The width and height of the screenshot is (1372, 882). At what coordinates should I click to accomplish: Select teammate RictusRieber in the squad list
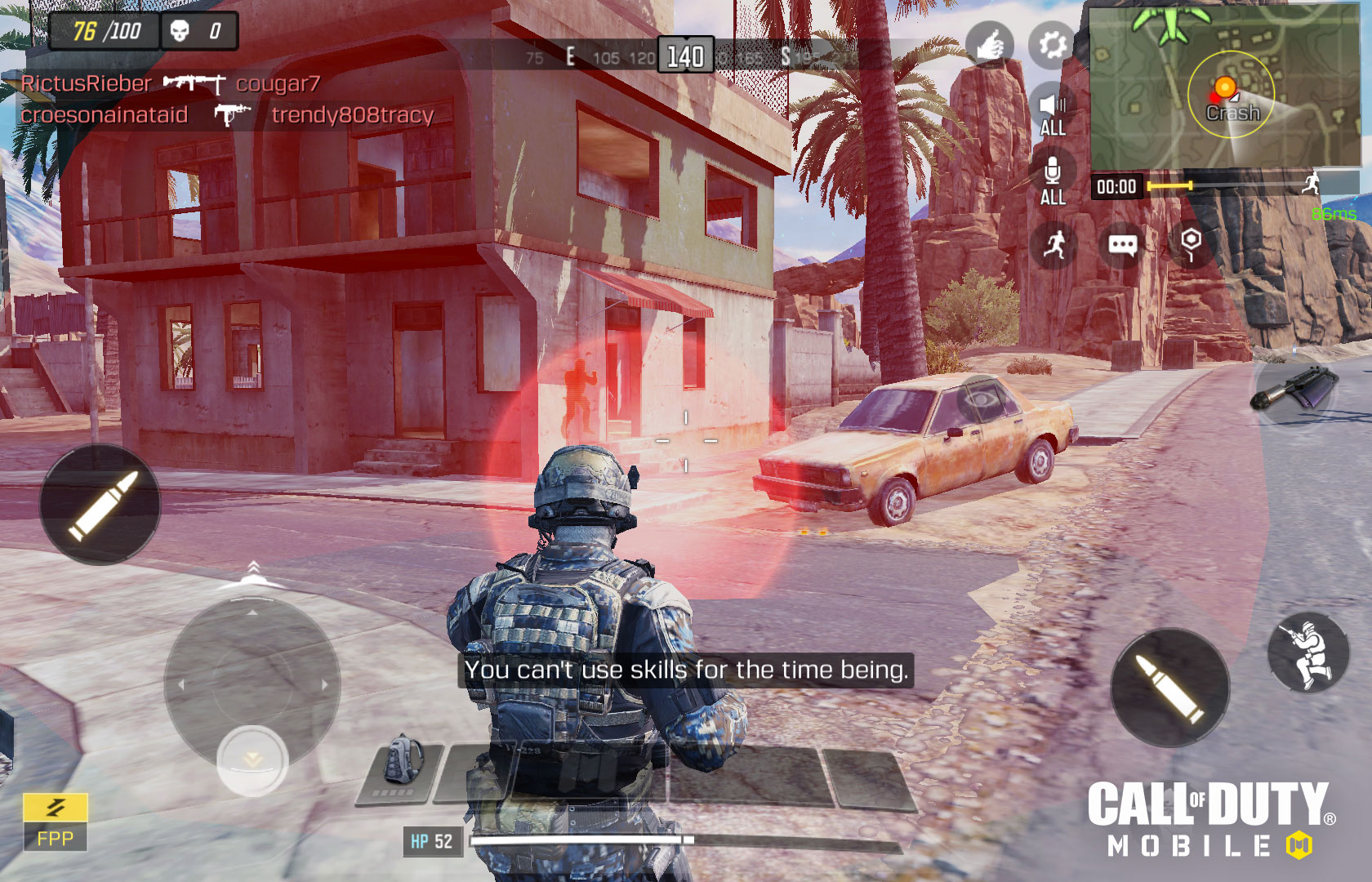[87, 83]
